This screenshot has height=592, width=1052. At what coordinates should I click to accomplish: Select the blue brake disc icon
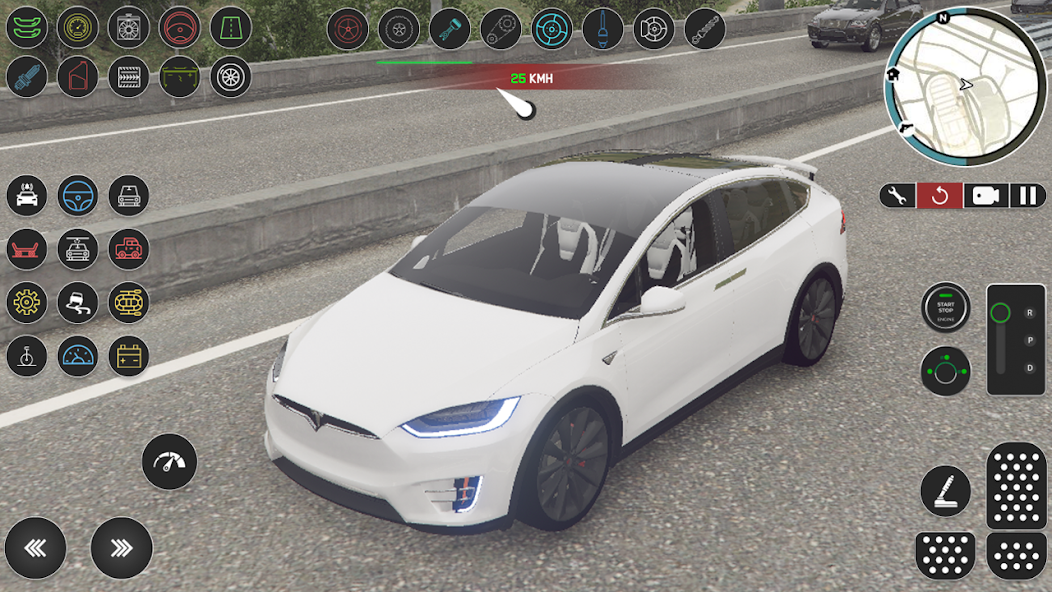click(x=552, y=29)
